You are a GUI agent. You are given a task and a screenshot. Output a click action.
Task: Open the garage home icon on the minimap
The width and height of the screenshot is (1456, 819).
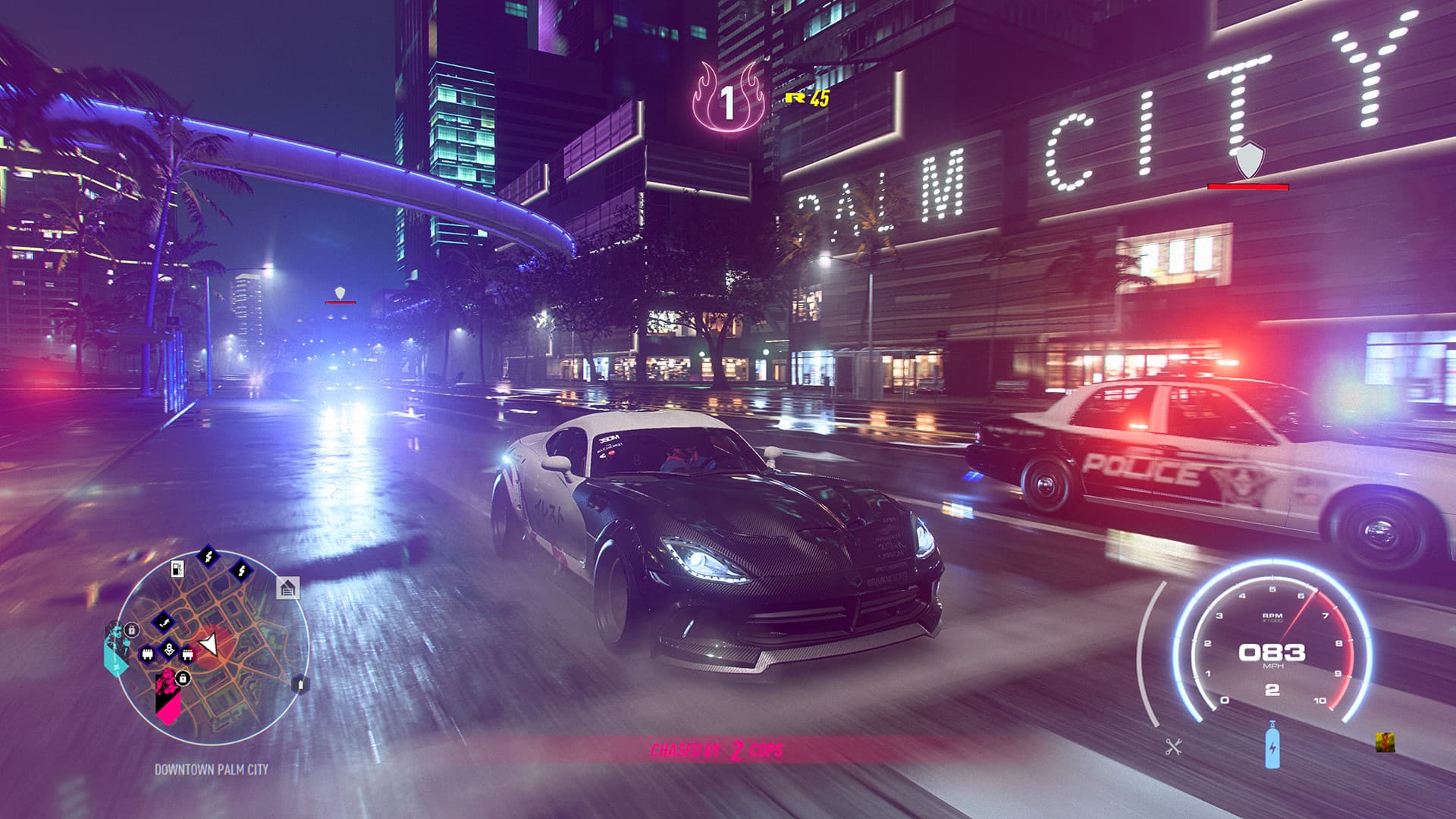coord(287,588)
